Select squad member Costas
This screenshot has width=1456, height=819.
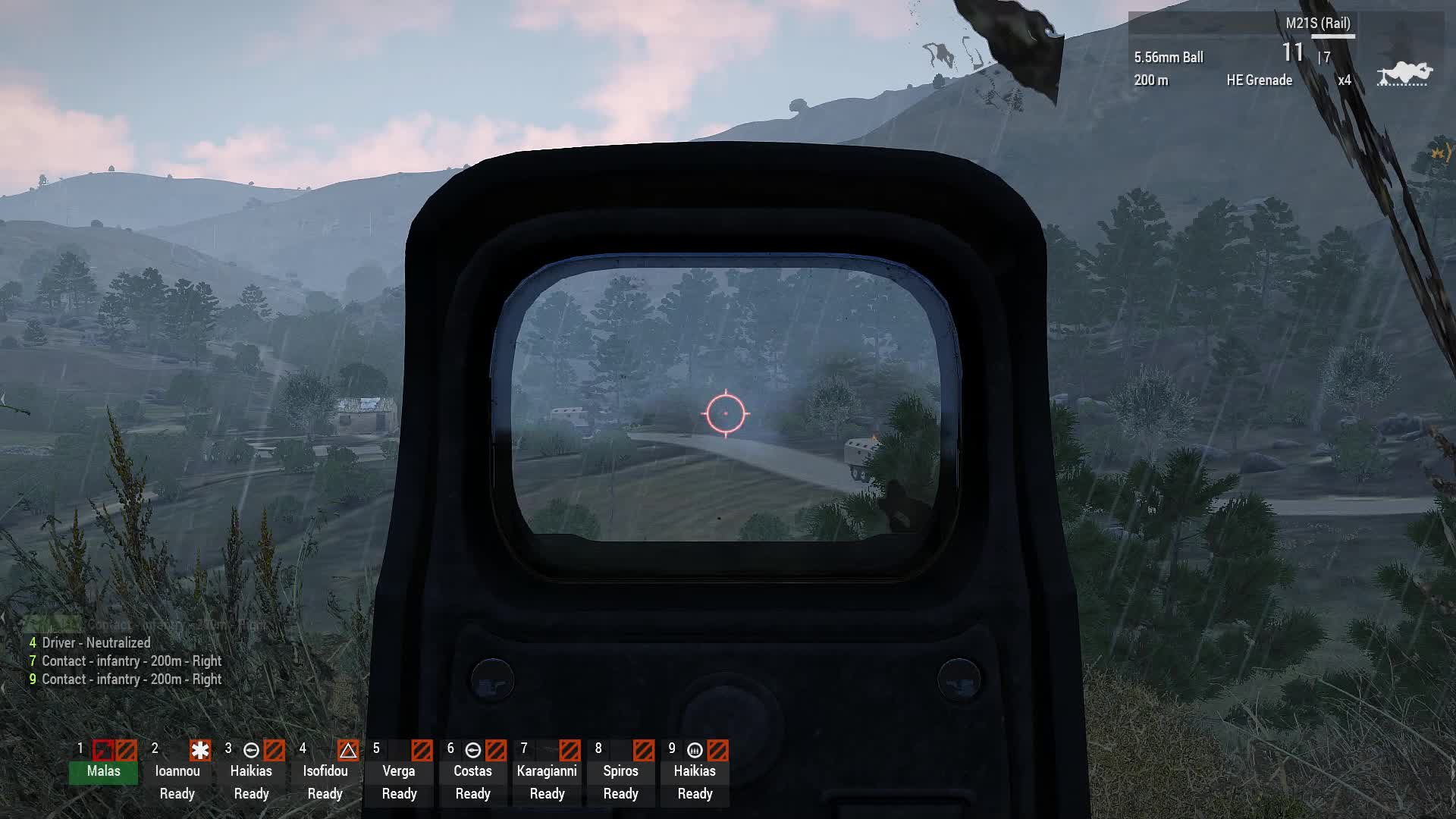[x=472, y=771]
